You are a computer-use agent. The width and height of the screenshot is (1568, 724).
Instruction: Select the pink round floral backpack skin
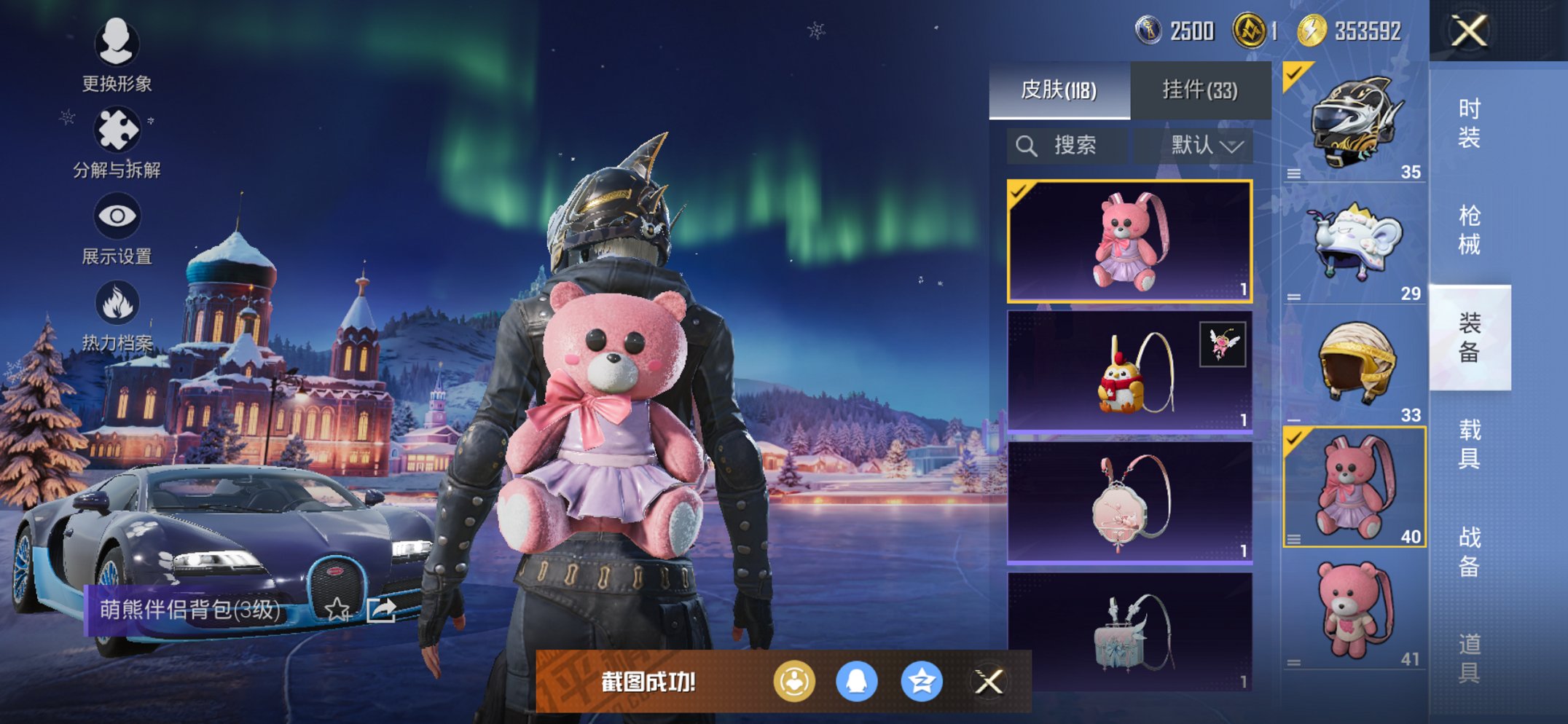click(1129, 503)
